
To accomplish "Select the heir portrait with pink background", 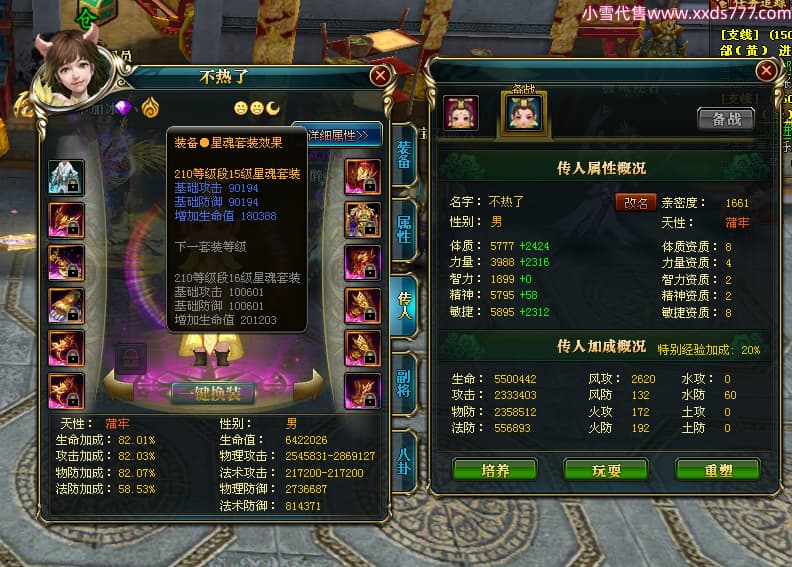I will coord(461,113).
